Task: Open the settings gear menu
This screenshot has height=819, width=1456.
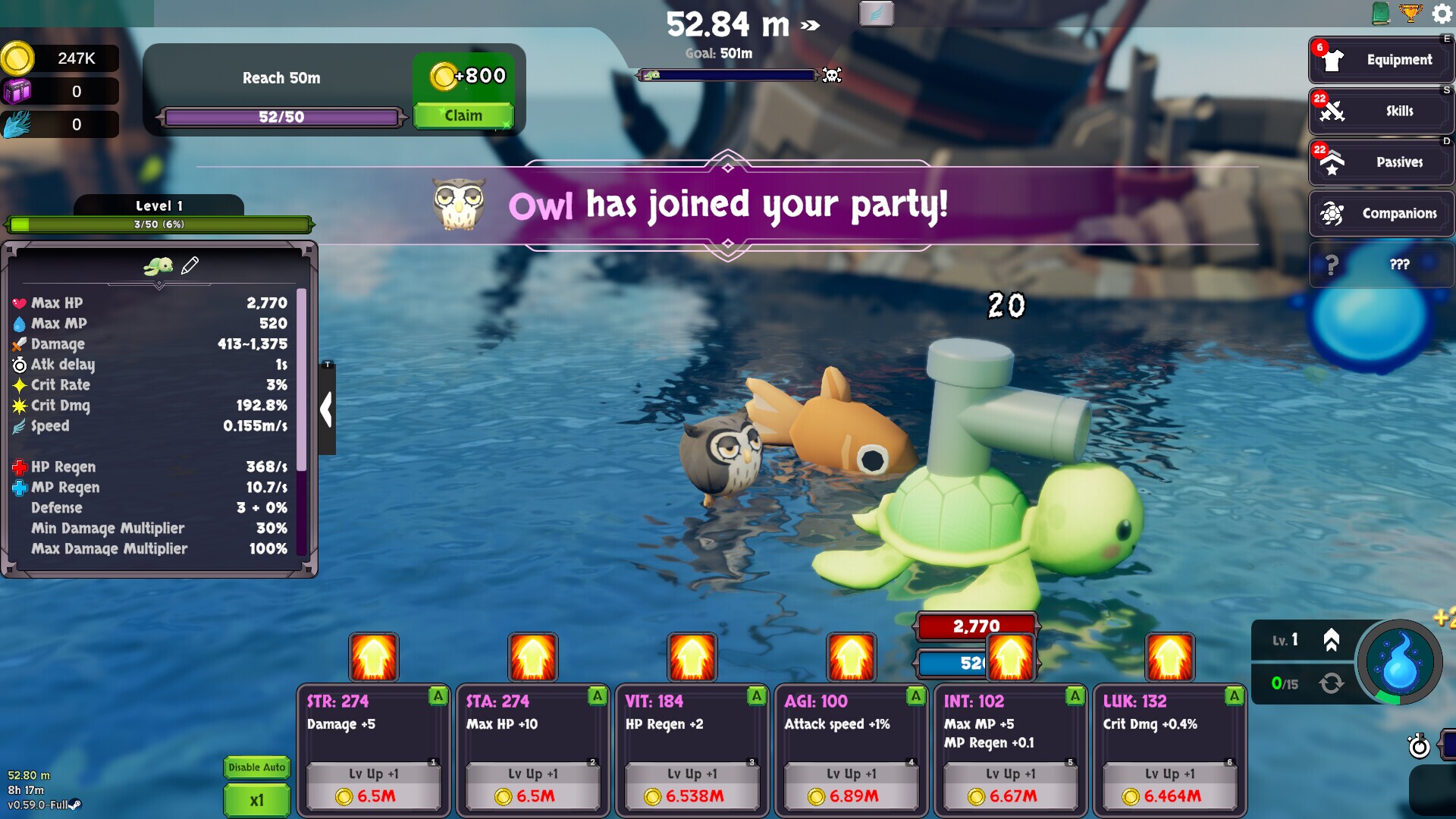Action: coord(1439,14)
